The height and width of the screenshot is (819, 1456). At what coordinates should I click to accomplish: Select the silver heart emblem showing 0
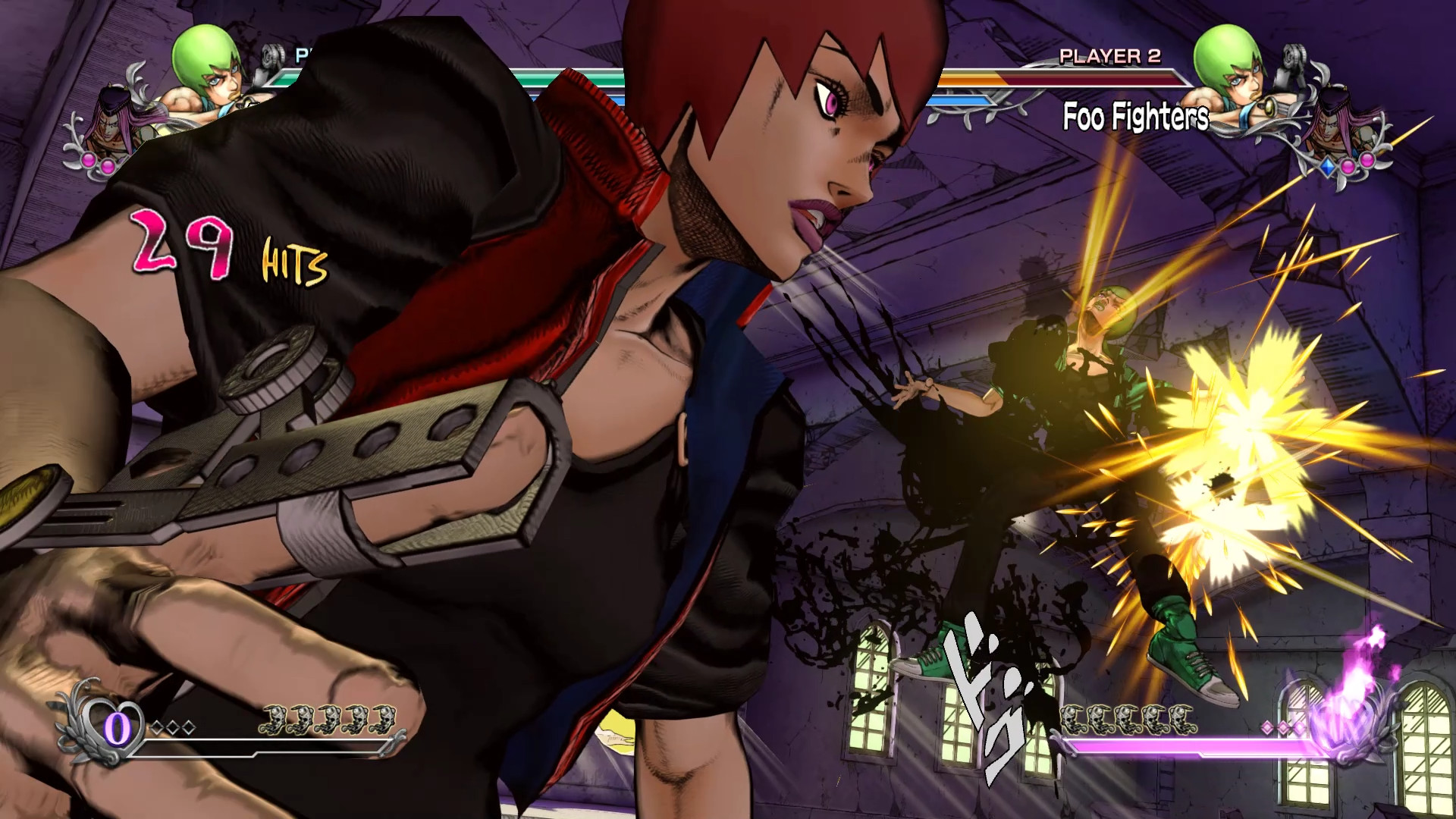(114, 728)
